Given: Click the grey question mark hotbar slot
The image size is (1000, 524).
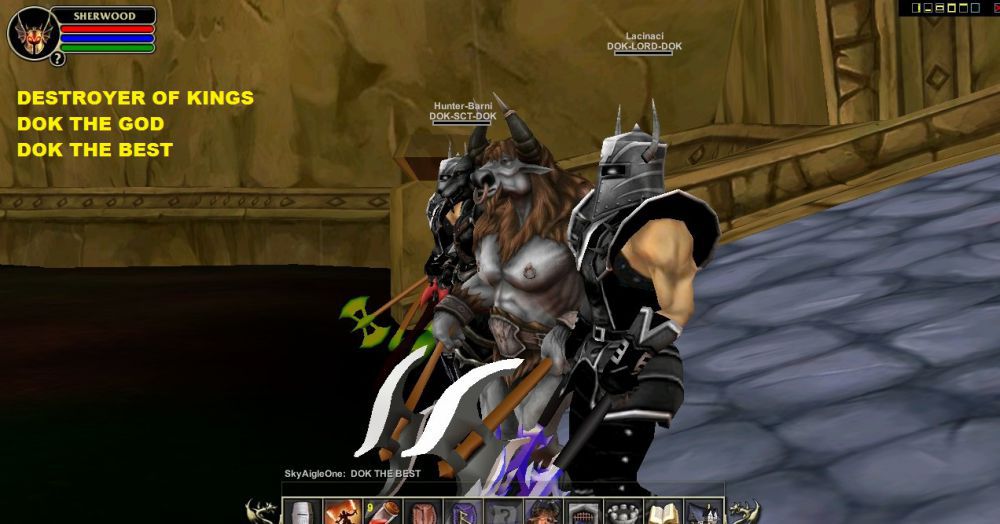Looking at the screenshot, I should pyautogui.click(x=501, y=514).
